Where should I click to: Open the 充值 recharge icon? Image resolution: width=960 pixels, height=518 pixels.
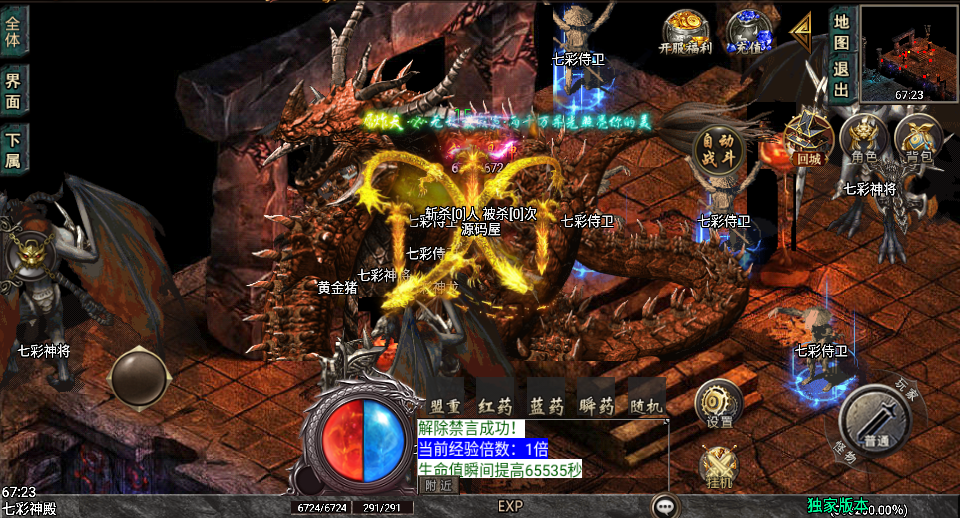(746, 30)
